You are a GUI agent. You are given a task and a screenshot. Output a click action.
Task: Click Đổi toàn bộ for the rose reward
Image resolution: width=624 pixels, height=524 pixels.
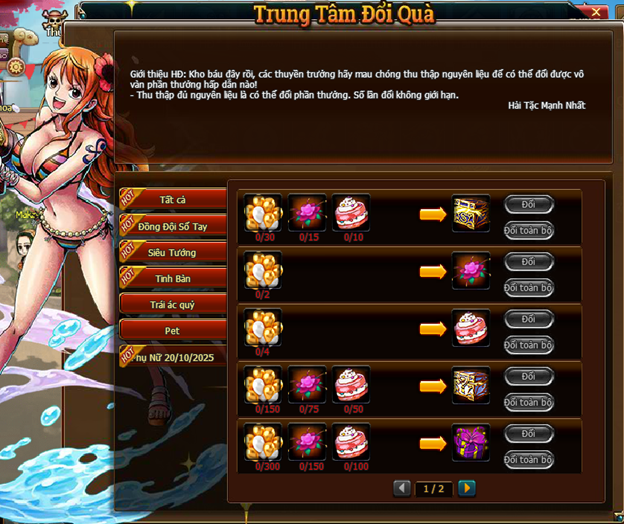[x=529, y=287]
